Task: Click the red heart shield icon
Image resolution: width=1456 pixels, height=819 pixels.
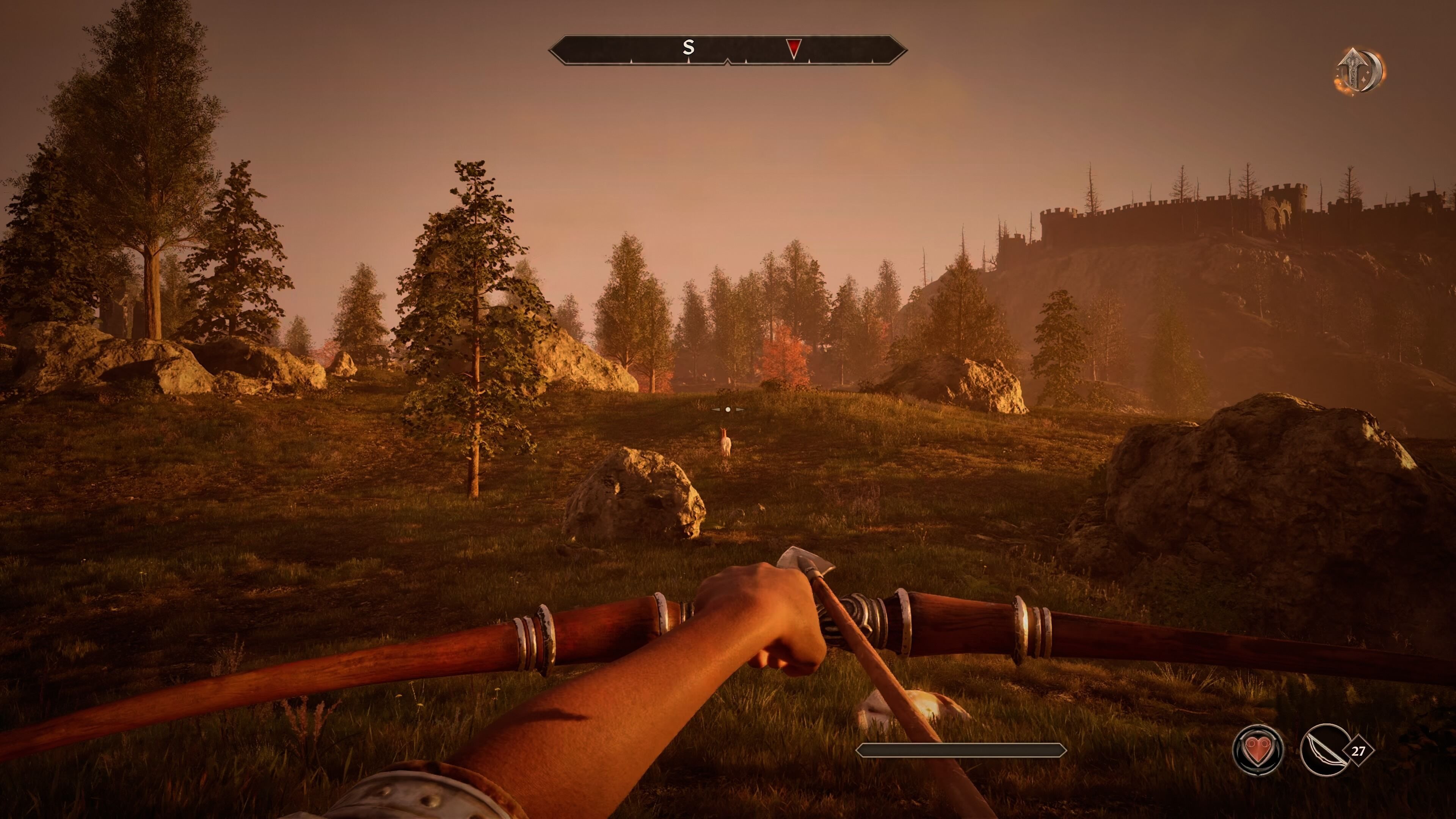Action: click(x=1258, y=750)
